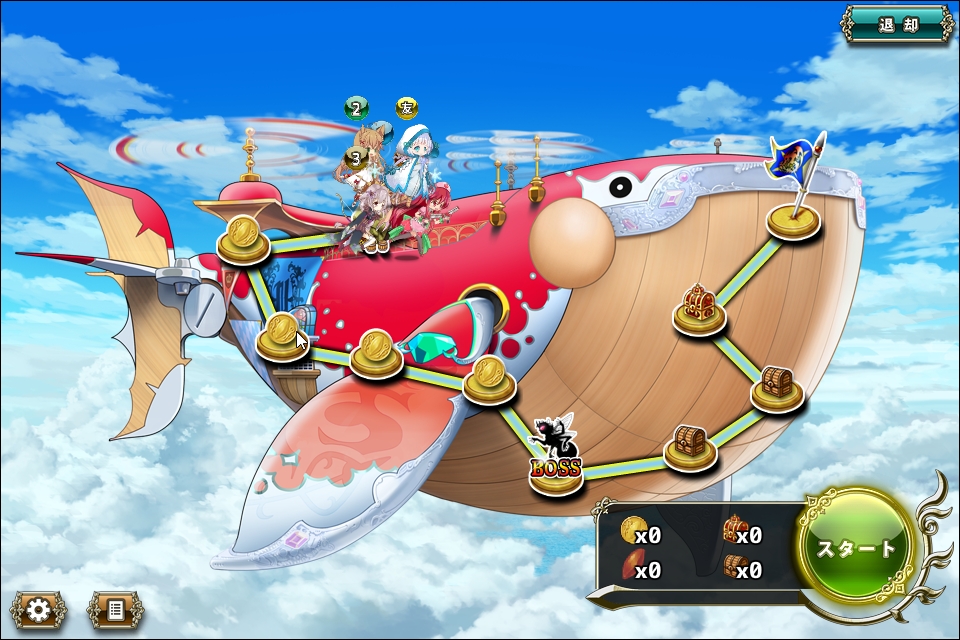Open the gear settings menu
The image size is (960, 640).
(39, 609)
